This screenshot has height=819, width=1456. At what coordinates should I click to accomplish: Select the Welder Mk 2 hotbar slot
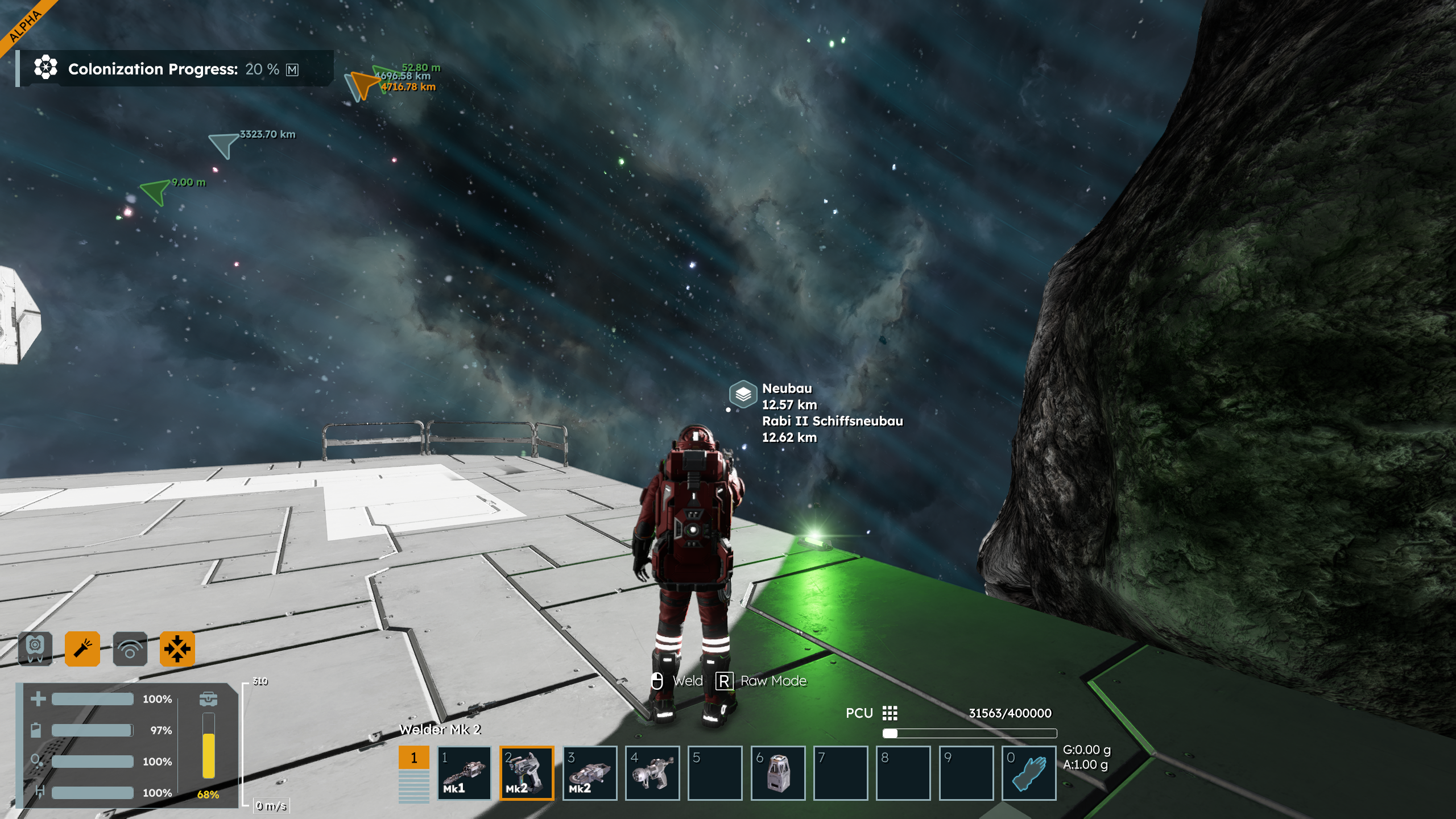[x=527, y=773]
